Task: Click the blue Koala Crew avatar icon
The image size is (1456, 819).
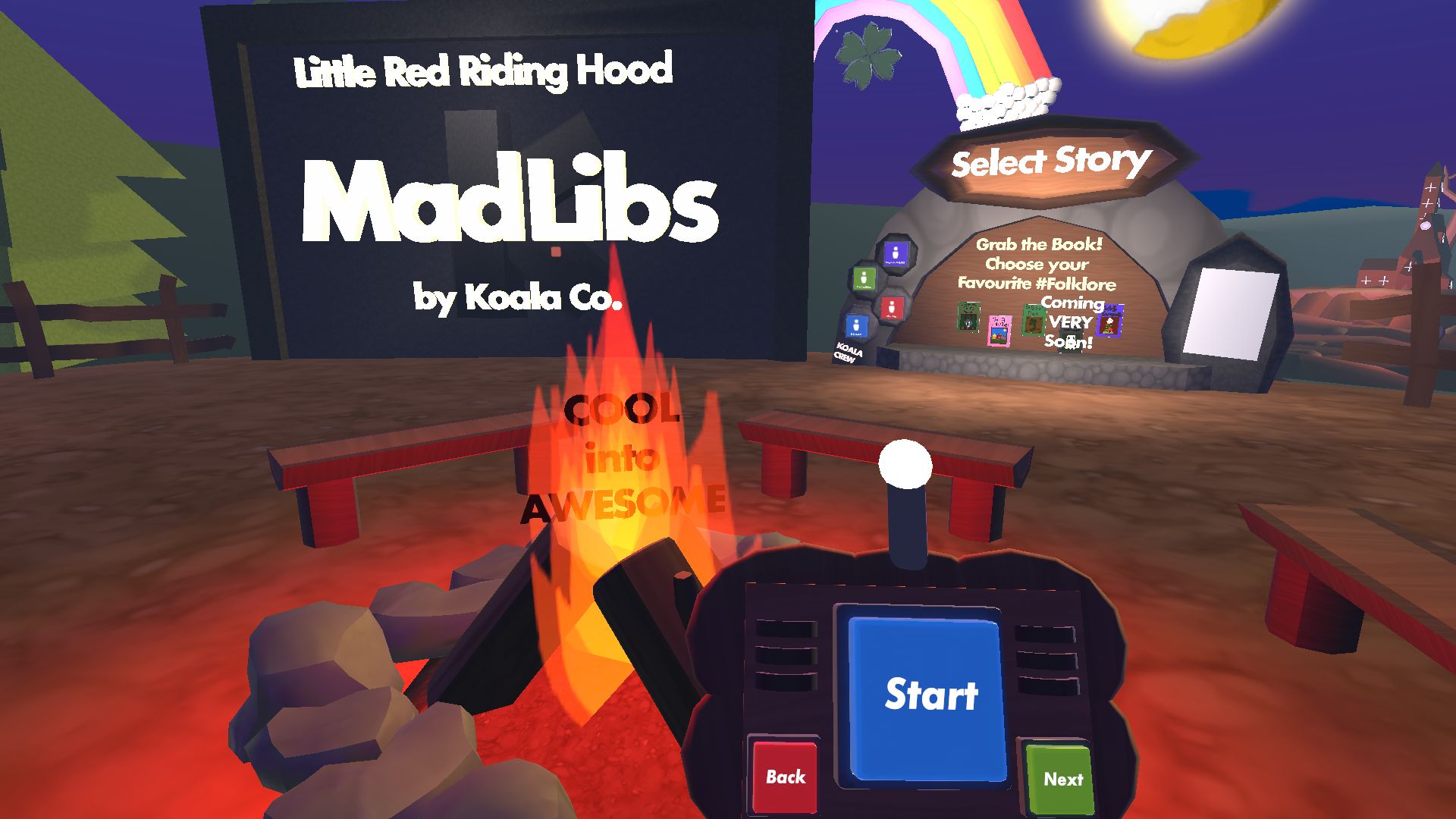Action: (x=857, y=326)
